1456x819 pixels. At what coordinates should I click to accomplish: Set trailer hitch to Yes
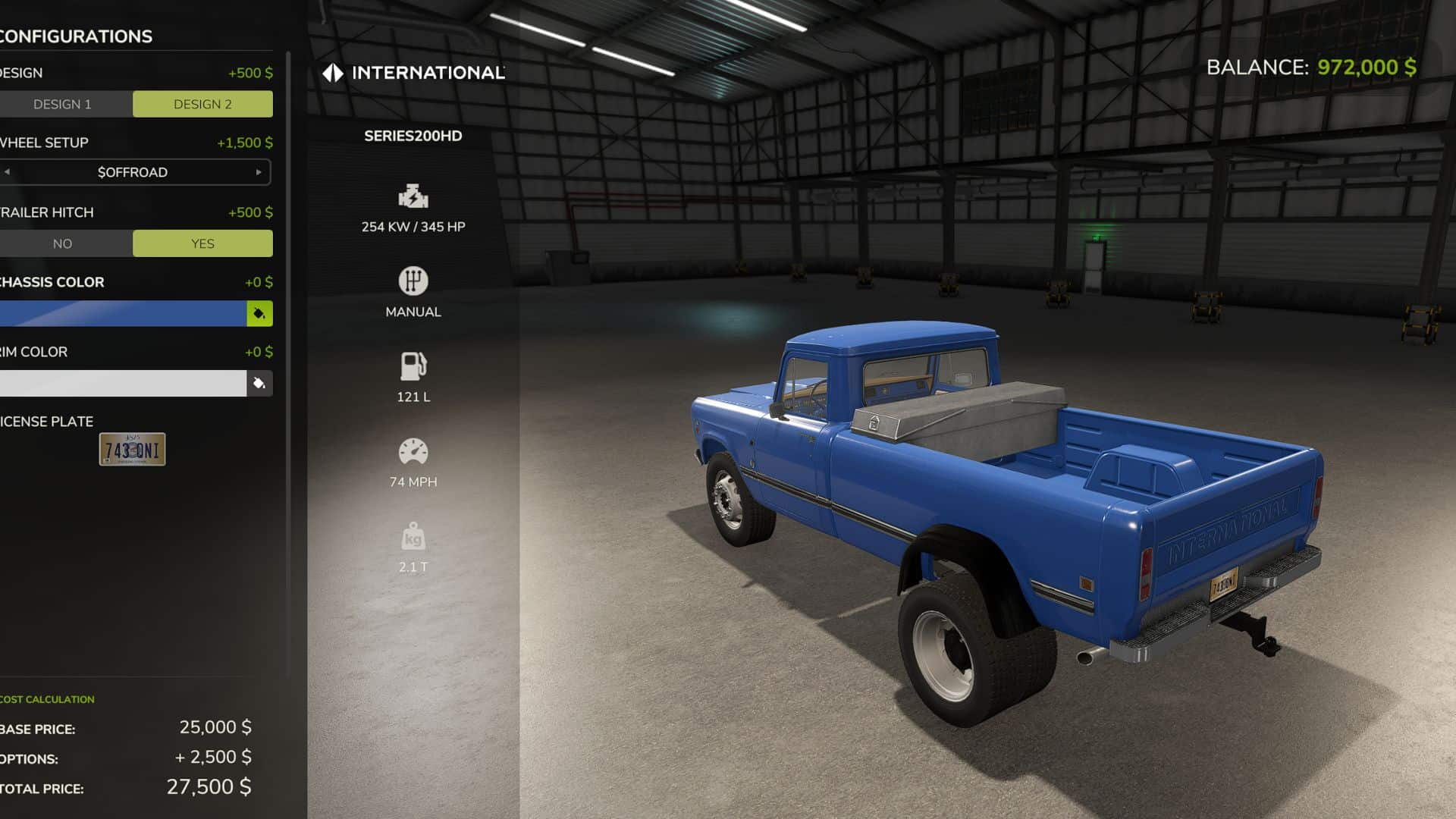[x=202, y=243]
